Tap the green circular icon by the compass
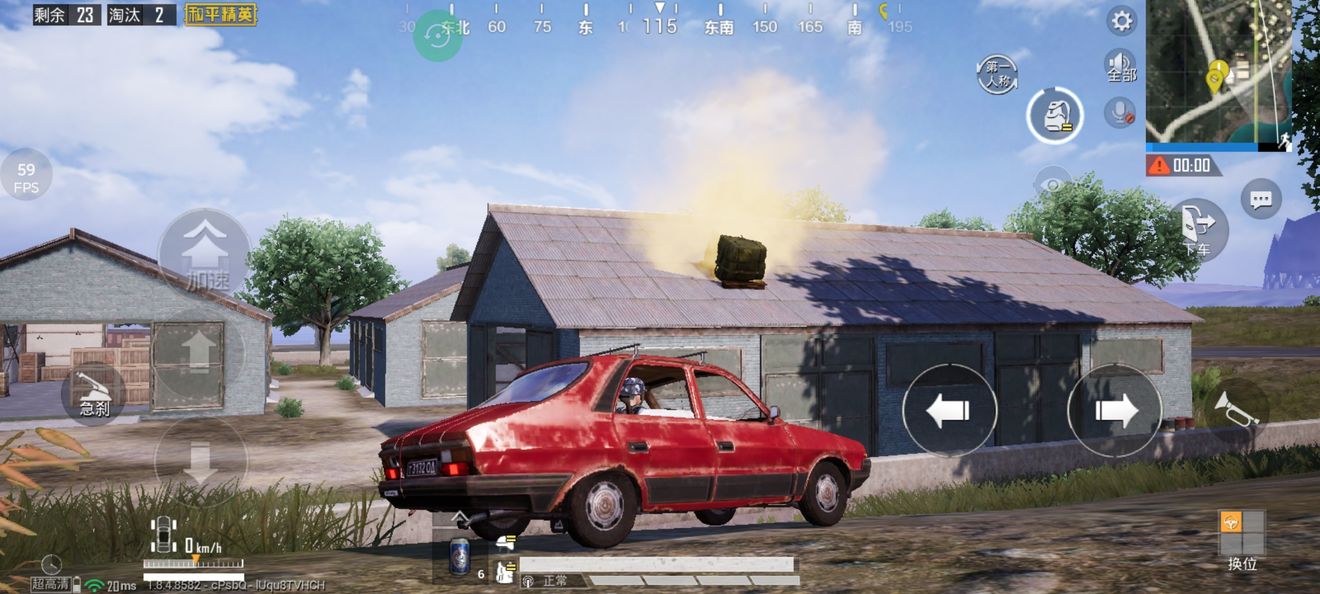 pyautogui.click(x=437, y=35)
